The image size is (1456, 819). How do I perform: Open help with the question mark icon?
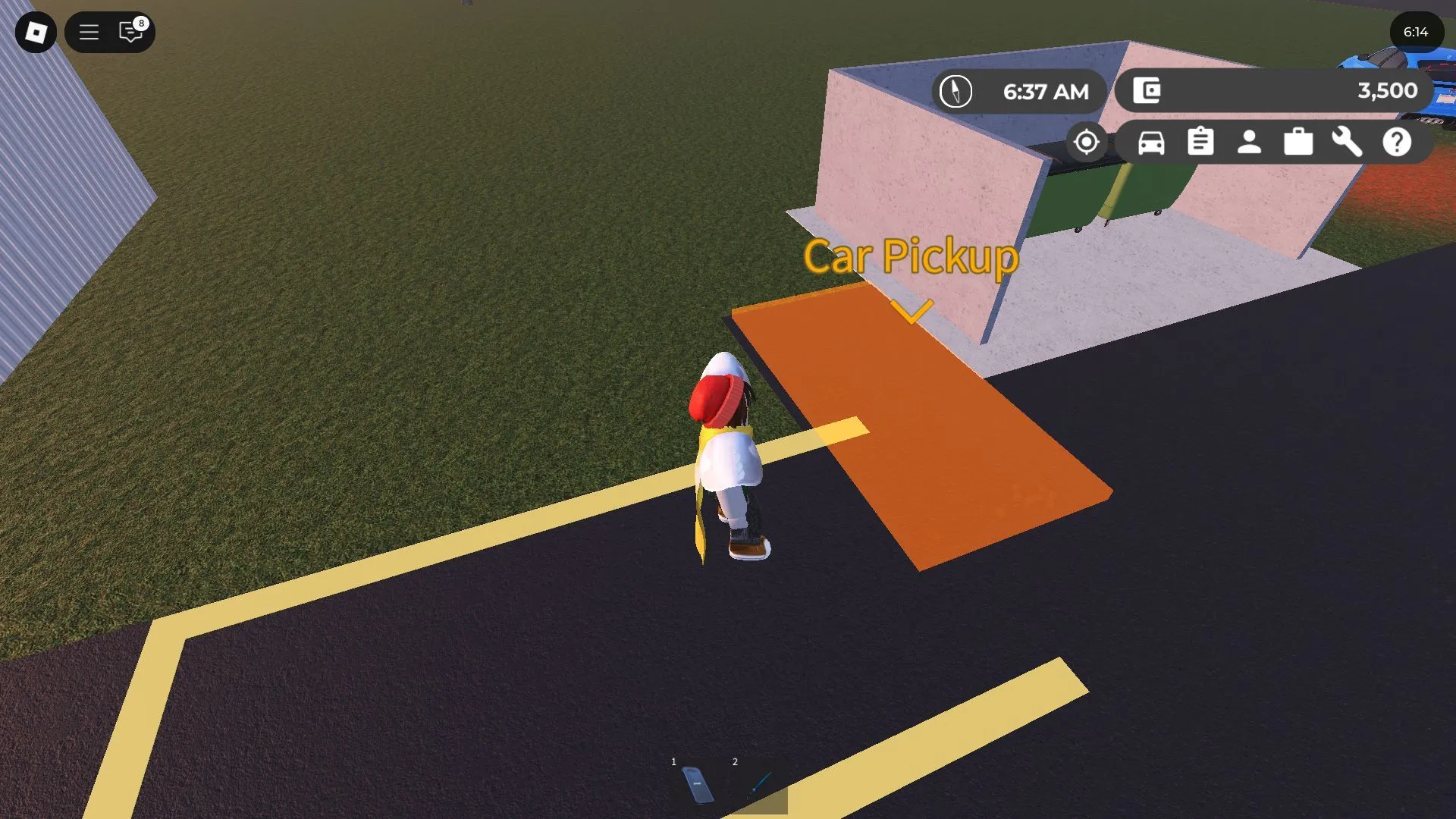tap(1398, 142)
